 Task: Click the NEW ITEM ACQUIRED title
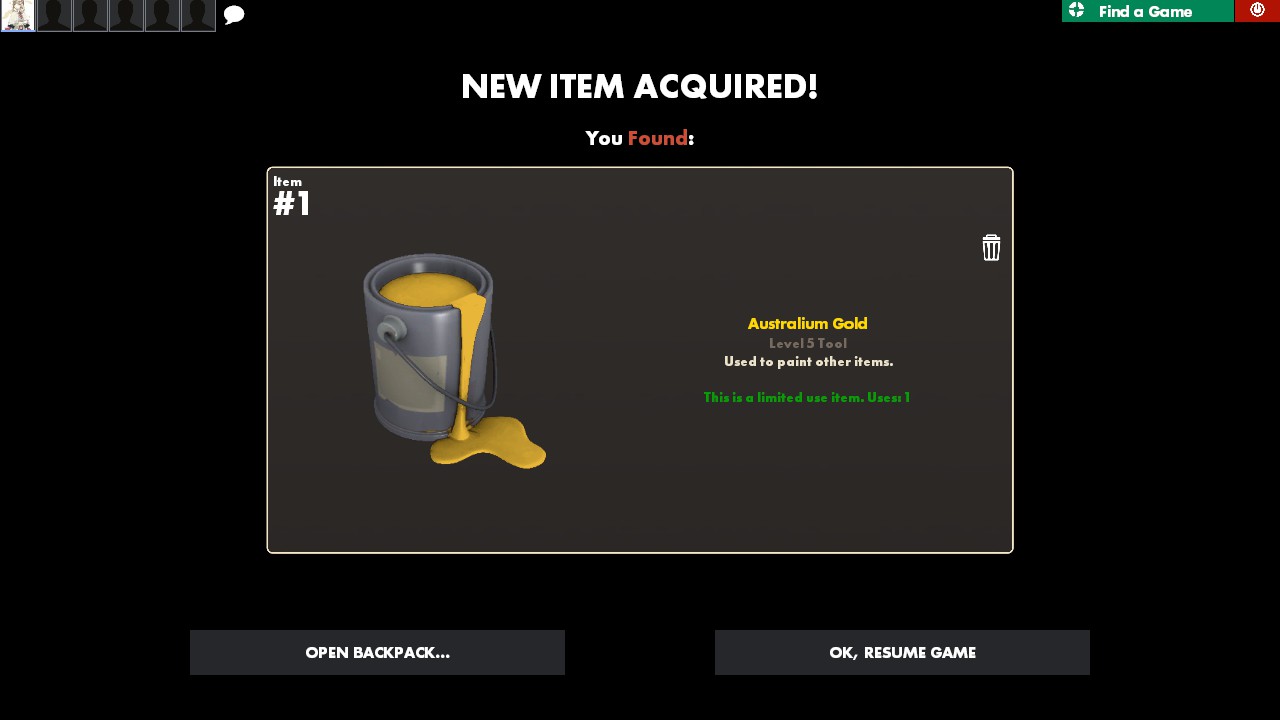[x=640, y=86]
